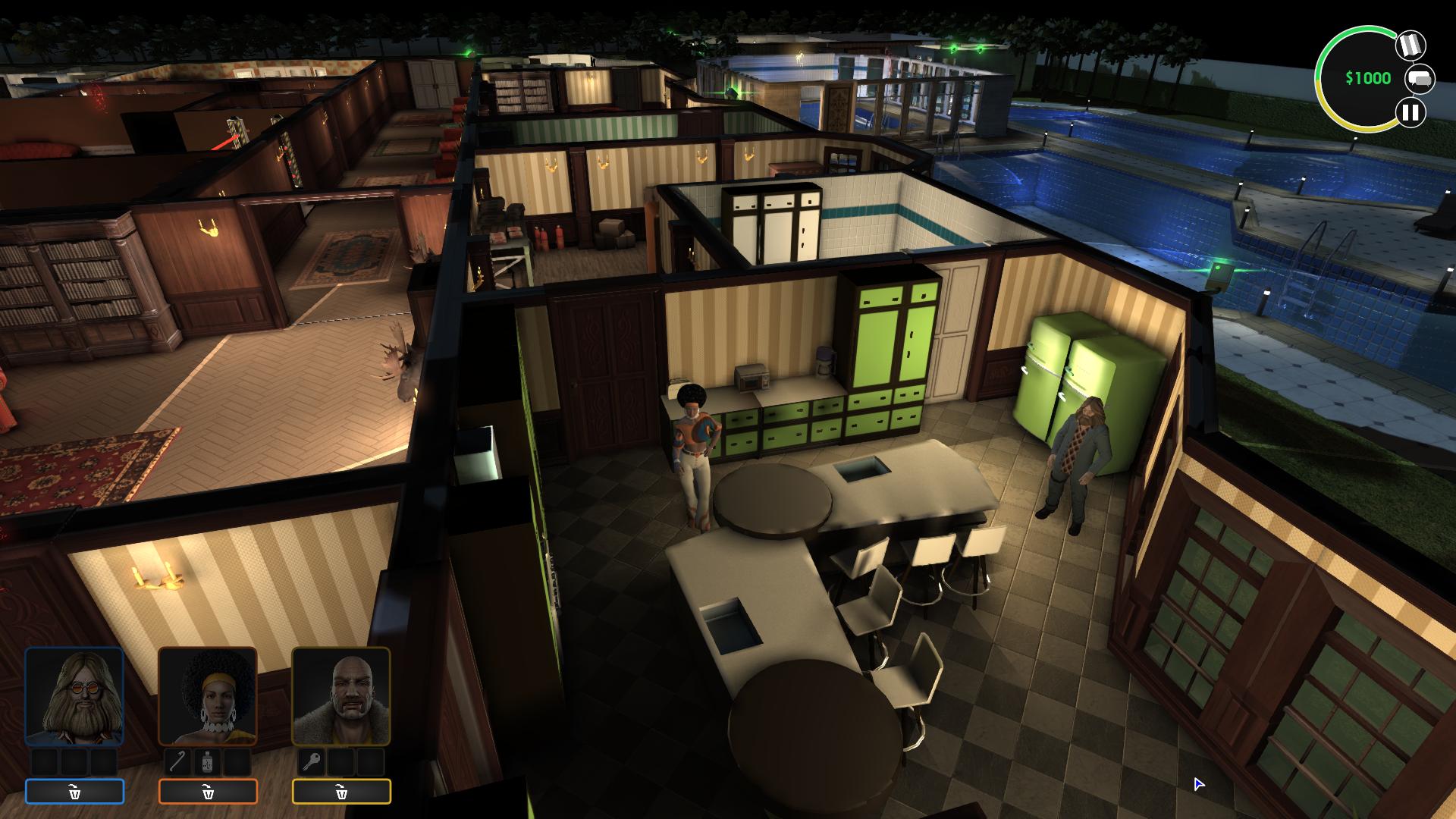Click the blue-bordered discard item button
This screenshot has height=819, width=1456.
click(74, 792)
